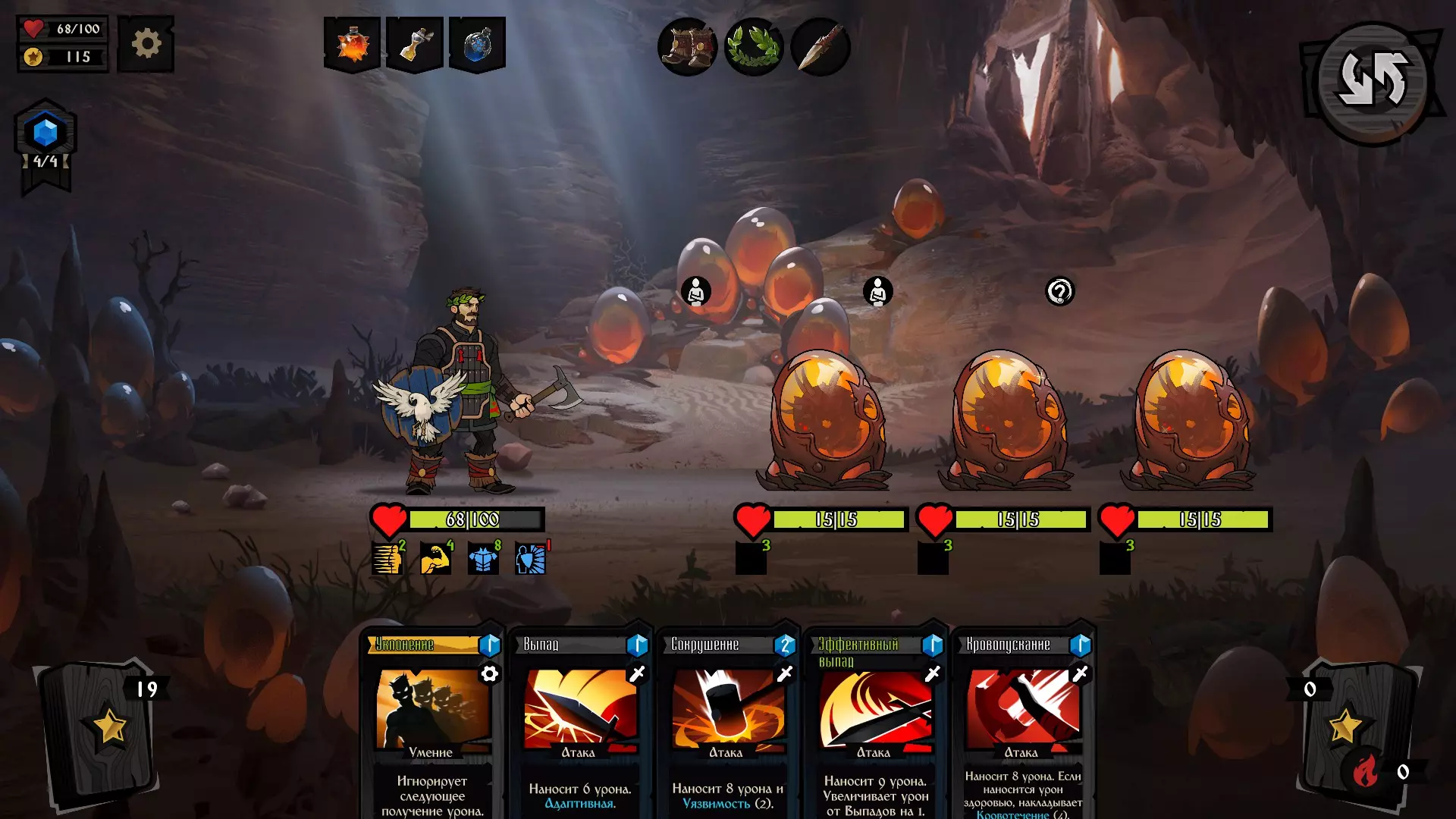The width and height of the screenshot is (1456, 819).
Task: Use the blue globe potion
Action: click(477, 44)
